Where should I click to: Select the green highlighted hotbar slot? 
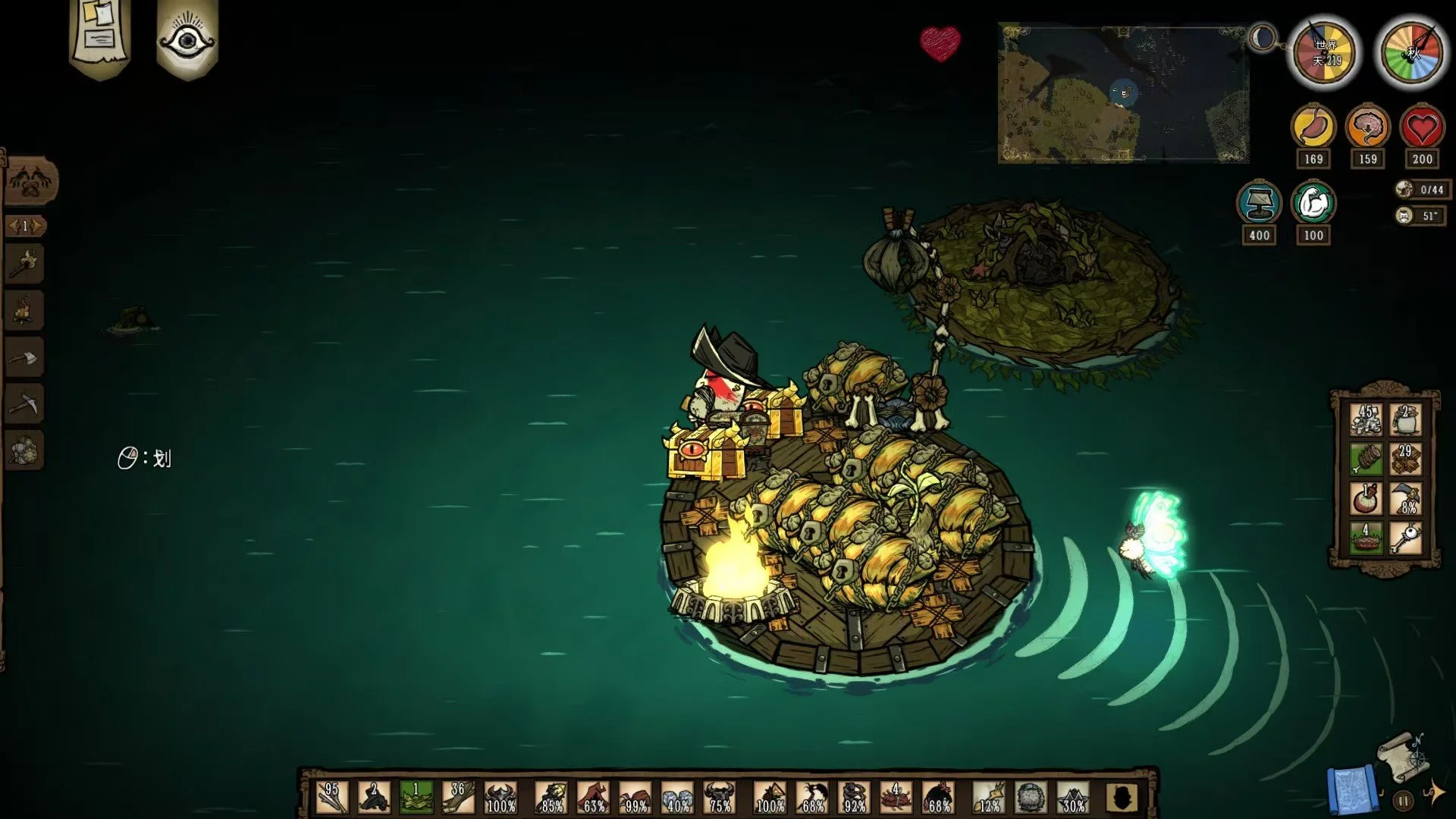pos(416,798)
